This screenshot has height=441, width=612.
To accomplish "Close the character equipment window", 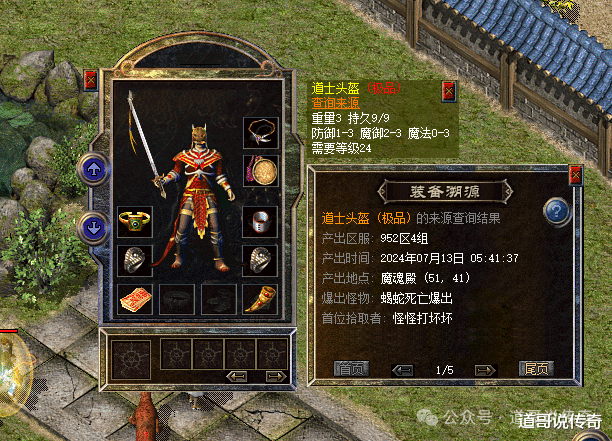I will coord(91,80).
